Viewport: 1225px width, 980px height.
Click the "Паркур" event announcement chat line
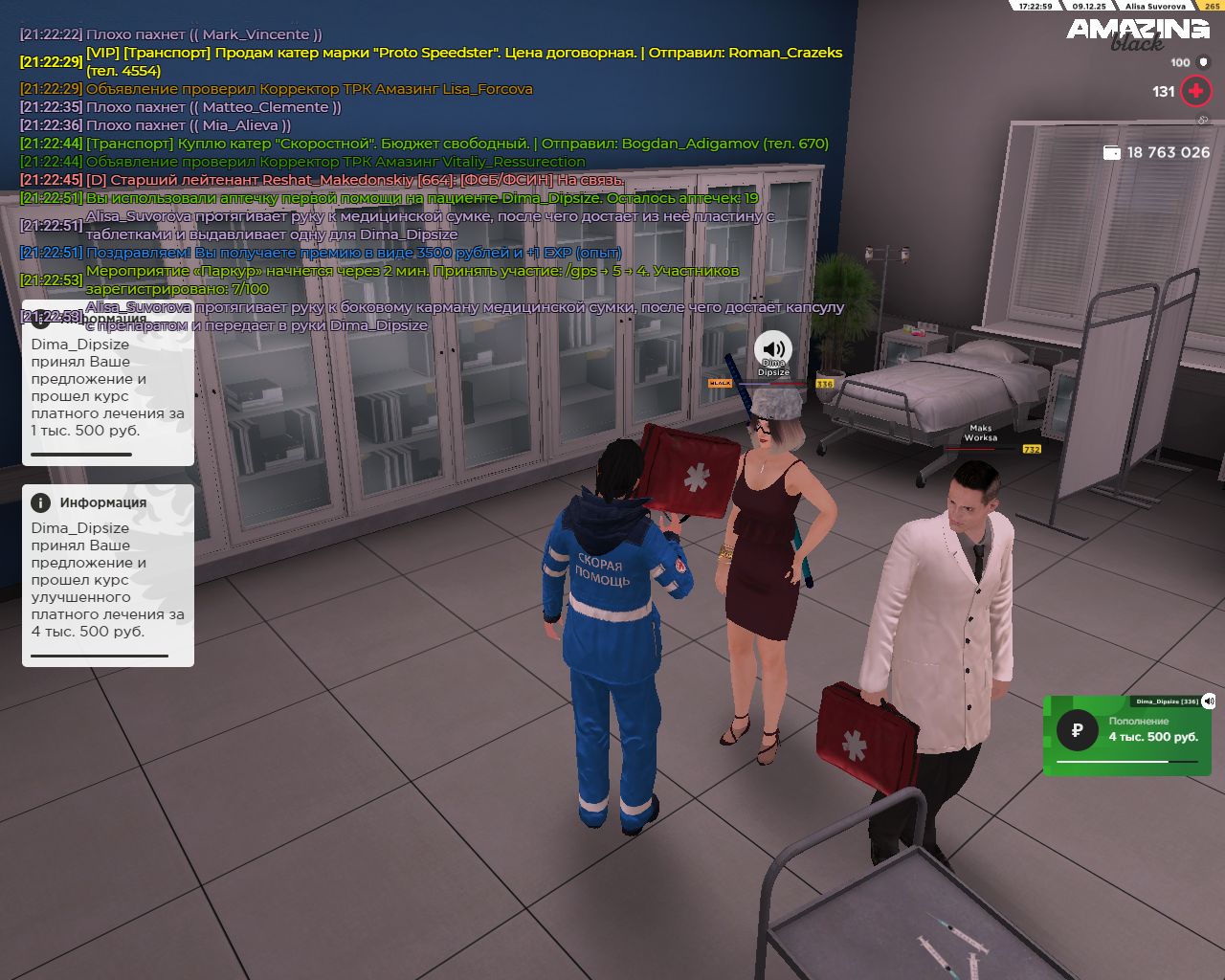coord(412,279)
